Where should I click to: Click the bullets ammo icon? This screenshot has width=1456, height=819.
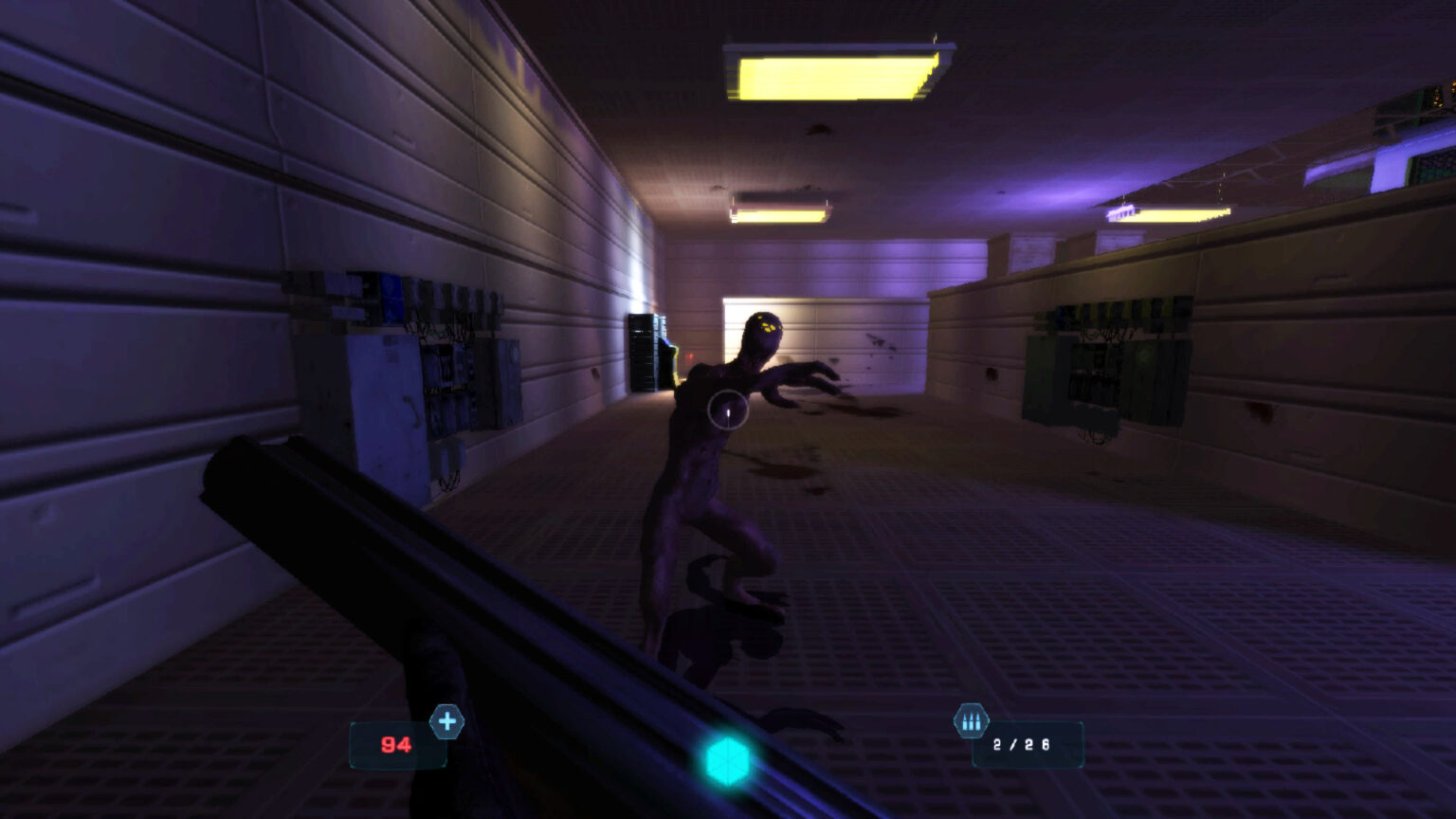tap(971, 722)
